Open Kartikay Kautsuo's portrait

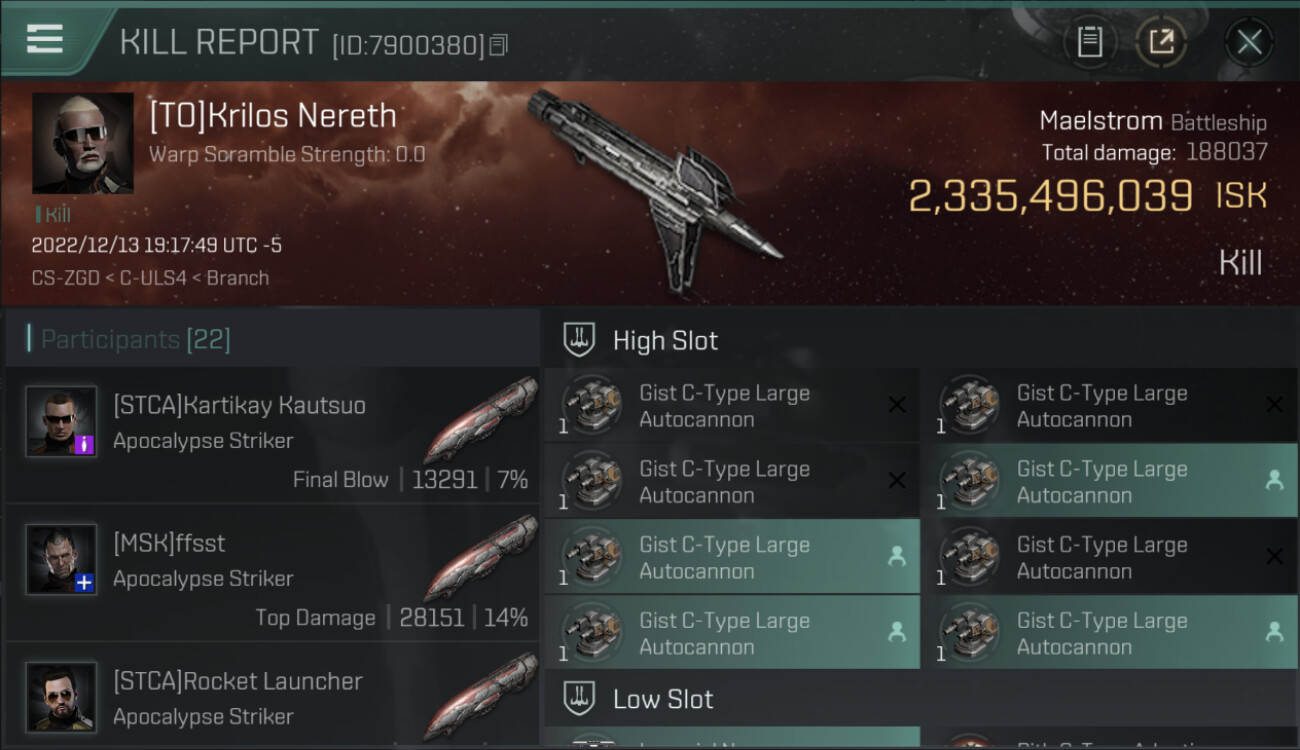(61, 422)
